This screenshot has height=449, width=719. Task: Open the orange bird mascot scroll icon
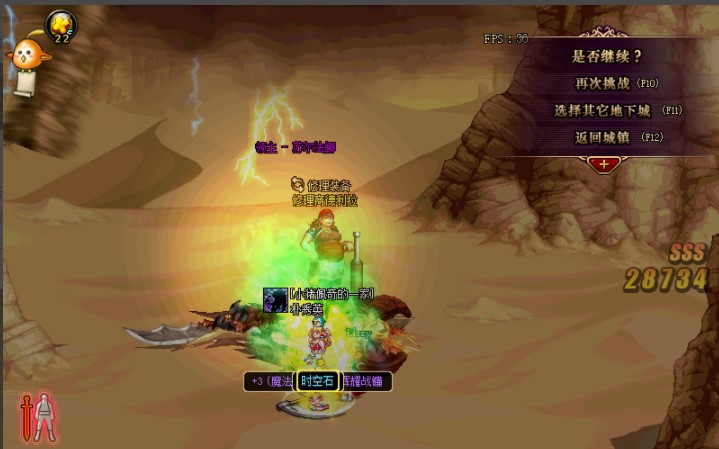pyautogui.click(x=24, y=62)
